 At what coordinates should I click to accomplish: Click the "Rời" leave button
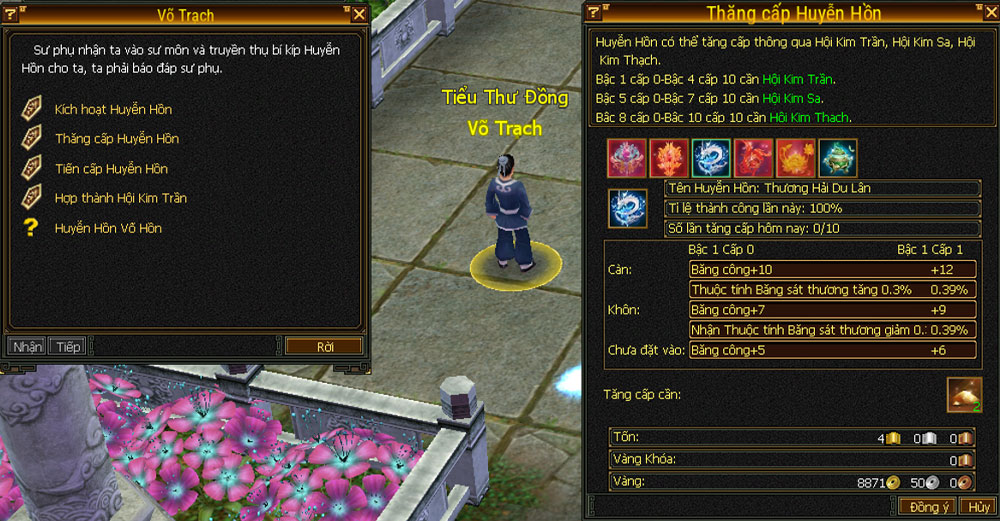(x=324, y=347)
